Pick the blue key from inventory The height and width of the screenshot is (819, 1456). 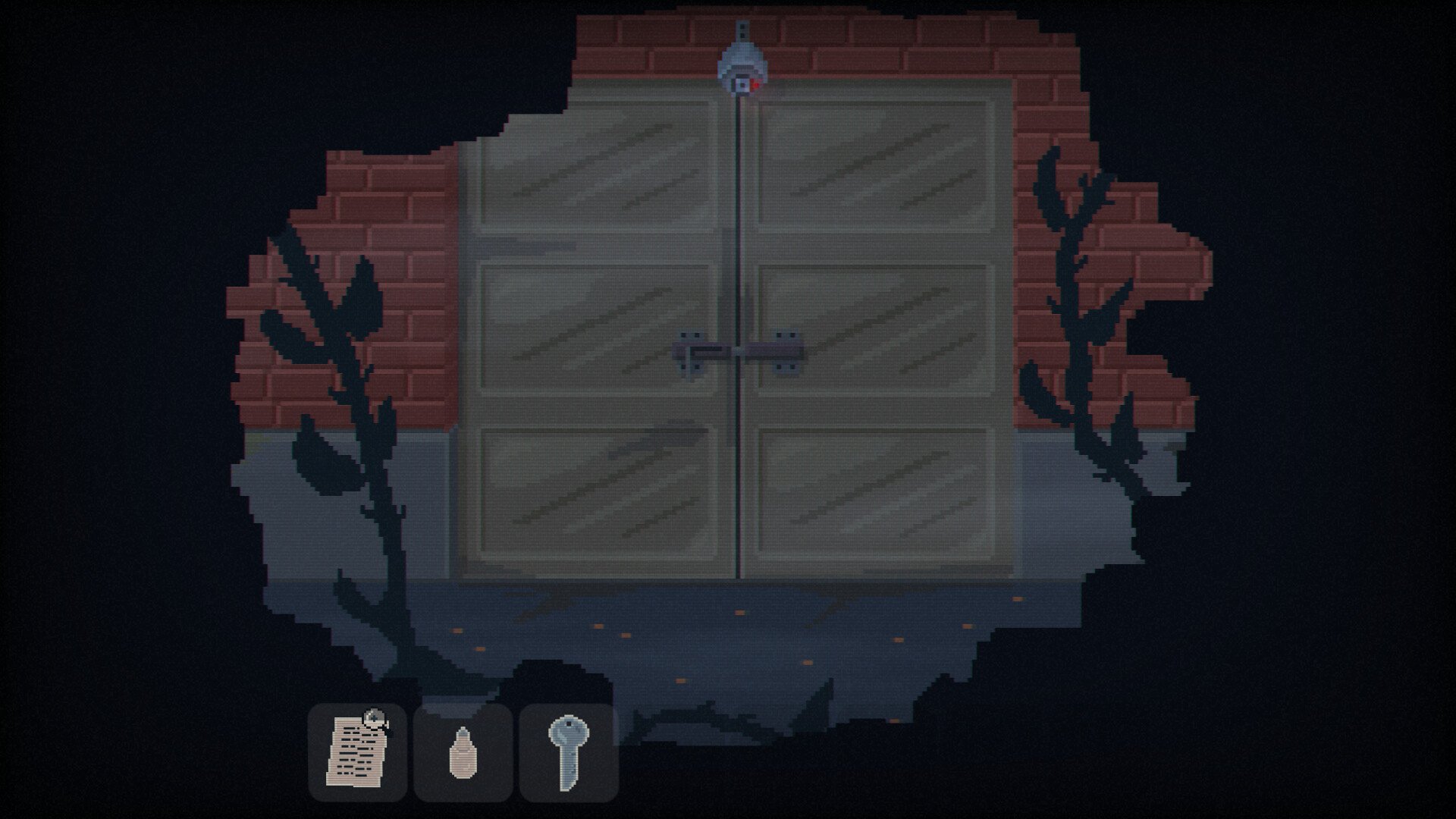[569, 752]
